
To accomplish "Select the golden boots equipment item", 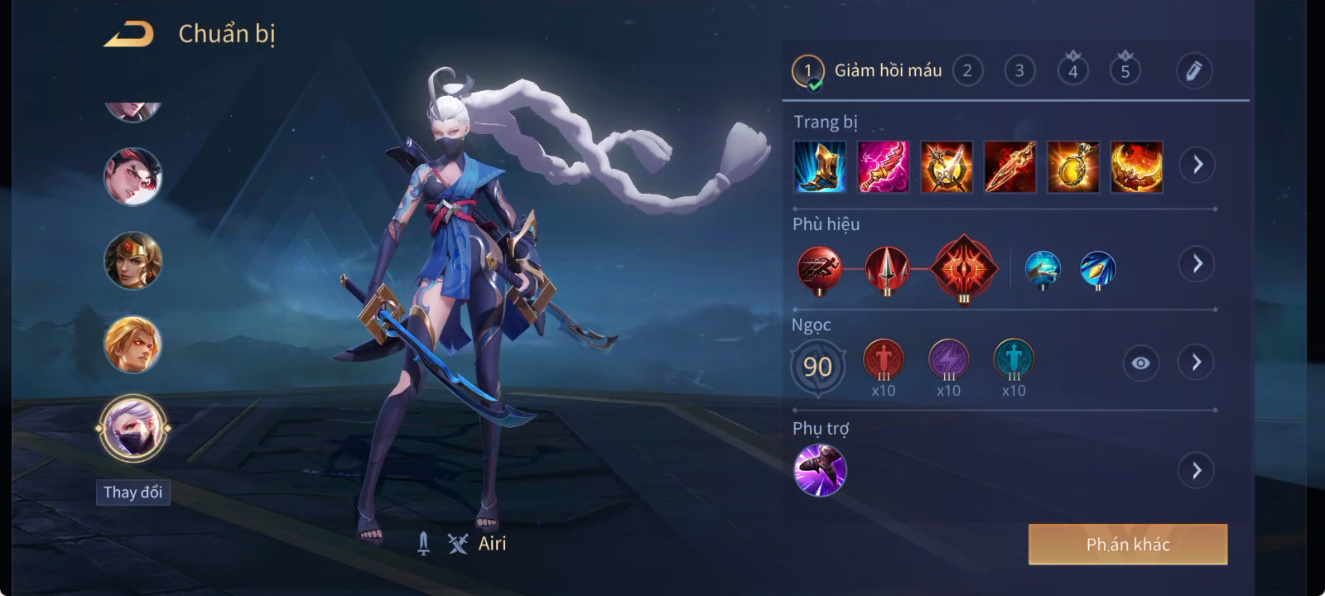I will 820,166.
